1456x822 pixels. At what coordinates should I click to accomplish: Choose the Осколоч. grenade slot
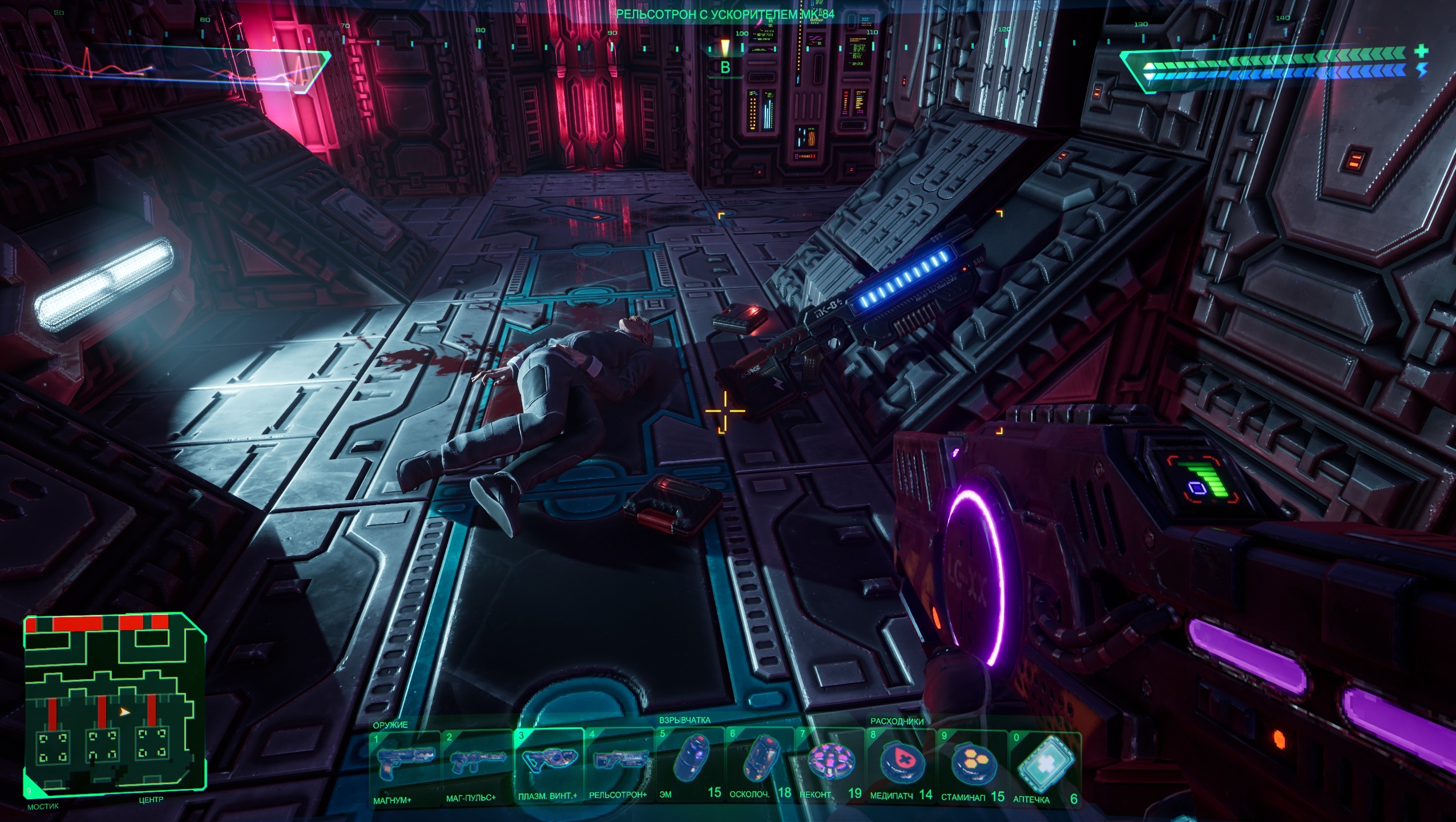click(760, 764)
